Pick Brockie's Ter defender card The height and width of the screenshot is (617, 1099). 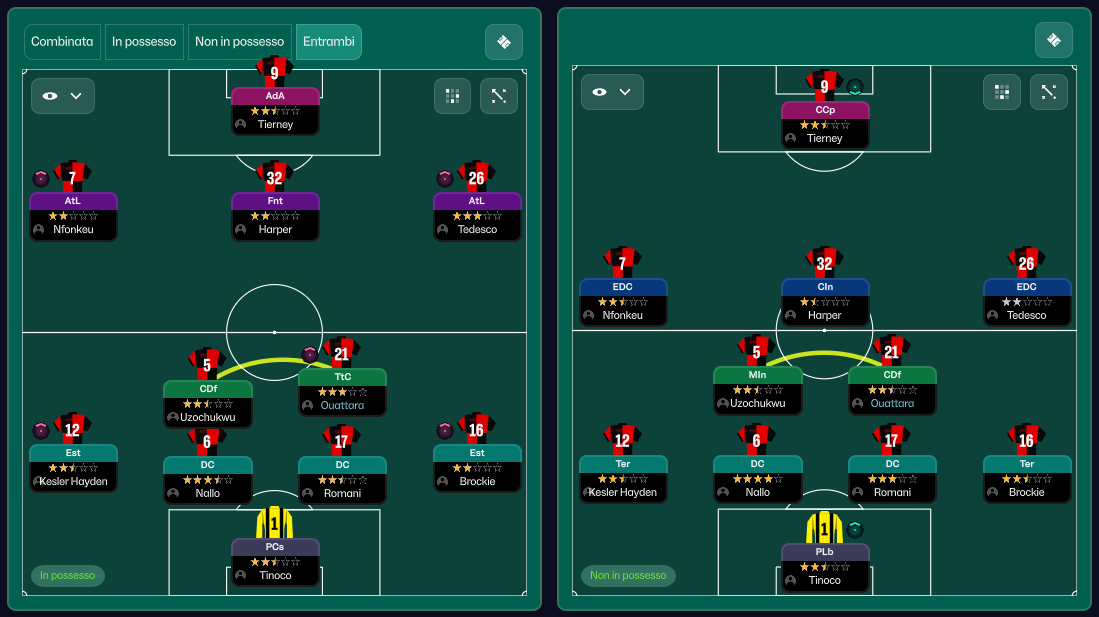click(1027, 479)
